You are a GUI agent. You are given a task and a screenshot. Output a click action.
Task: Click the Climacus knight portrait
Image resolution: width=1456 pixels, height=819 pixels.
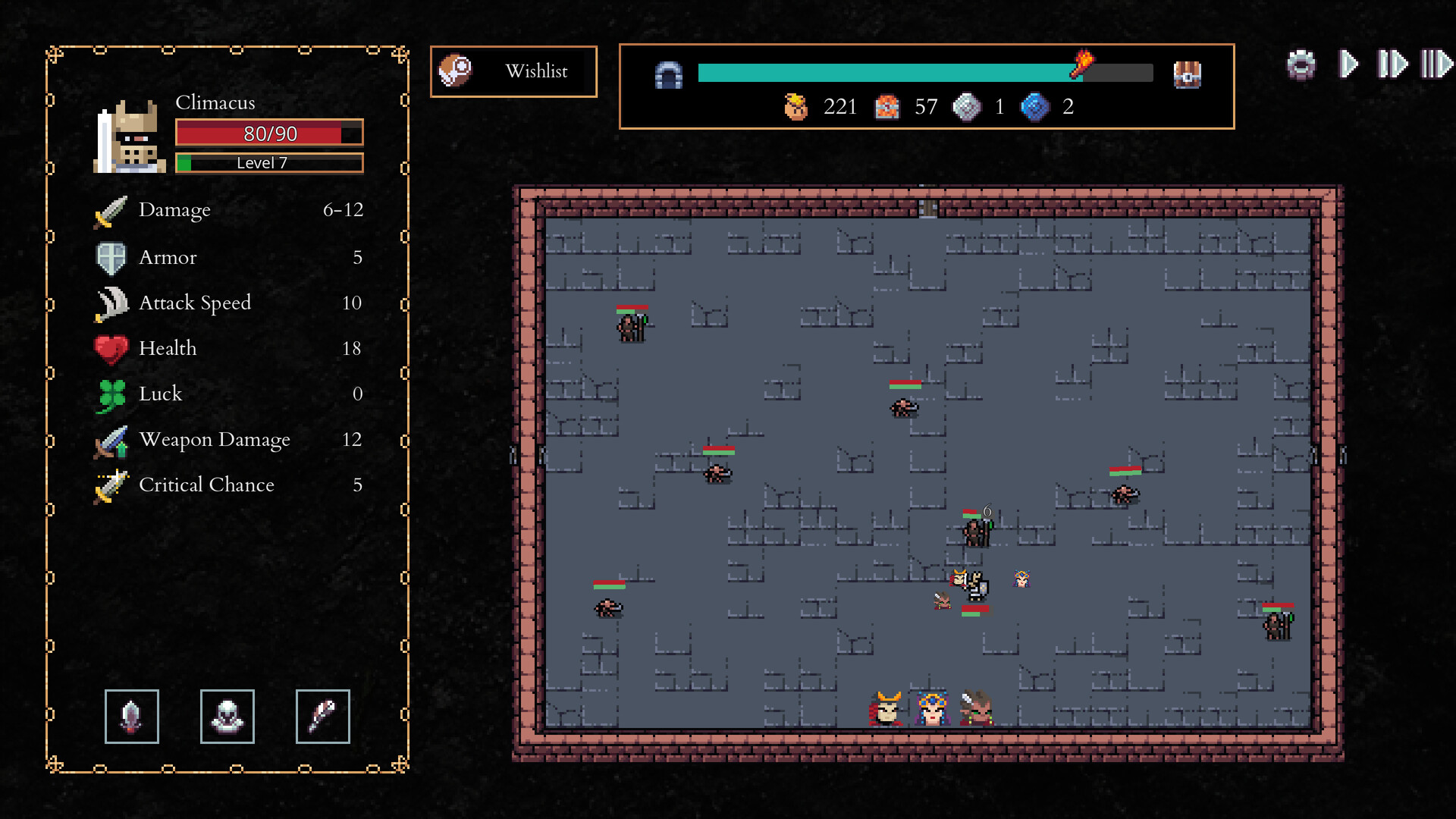(130, 137)
